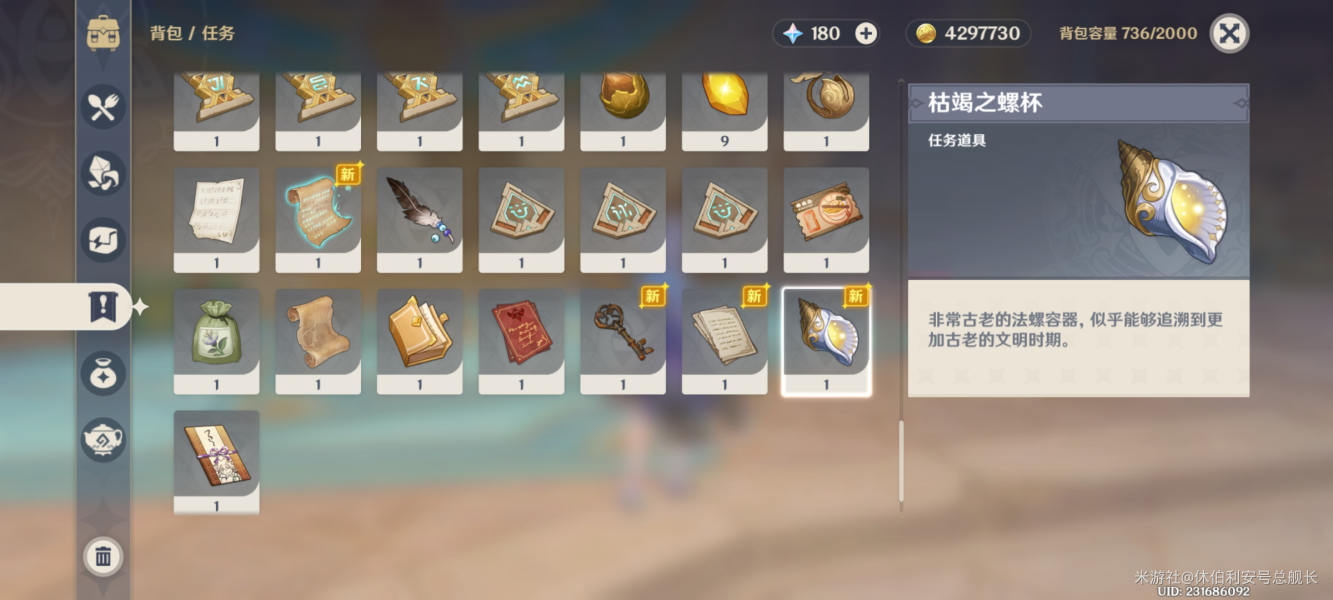Select the precious items pouch tab
1333x600 pixels.
[103, 373]
